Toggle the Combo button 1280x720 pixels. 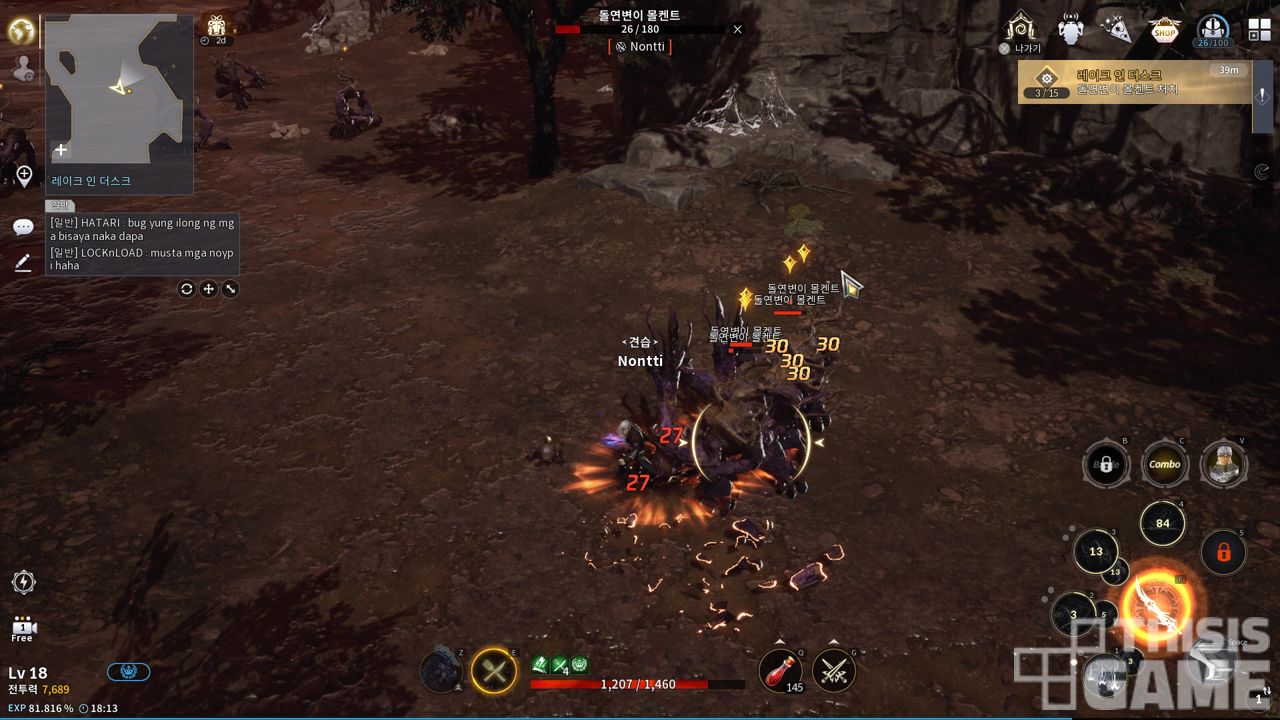pyautogui.click(x=1164, y=464)
